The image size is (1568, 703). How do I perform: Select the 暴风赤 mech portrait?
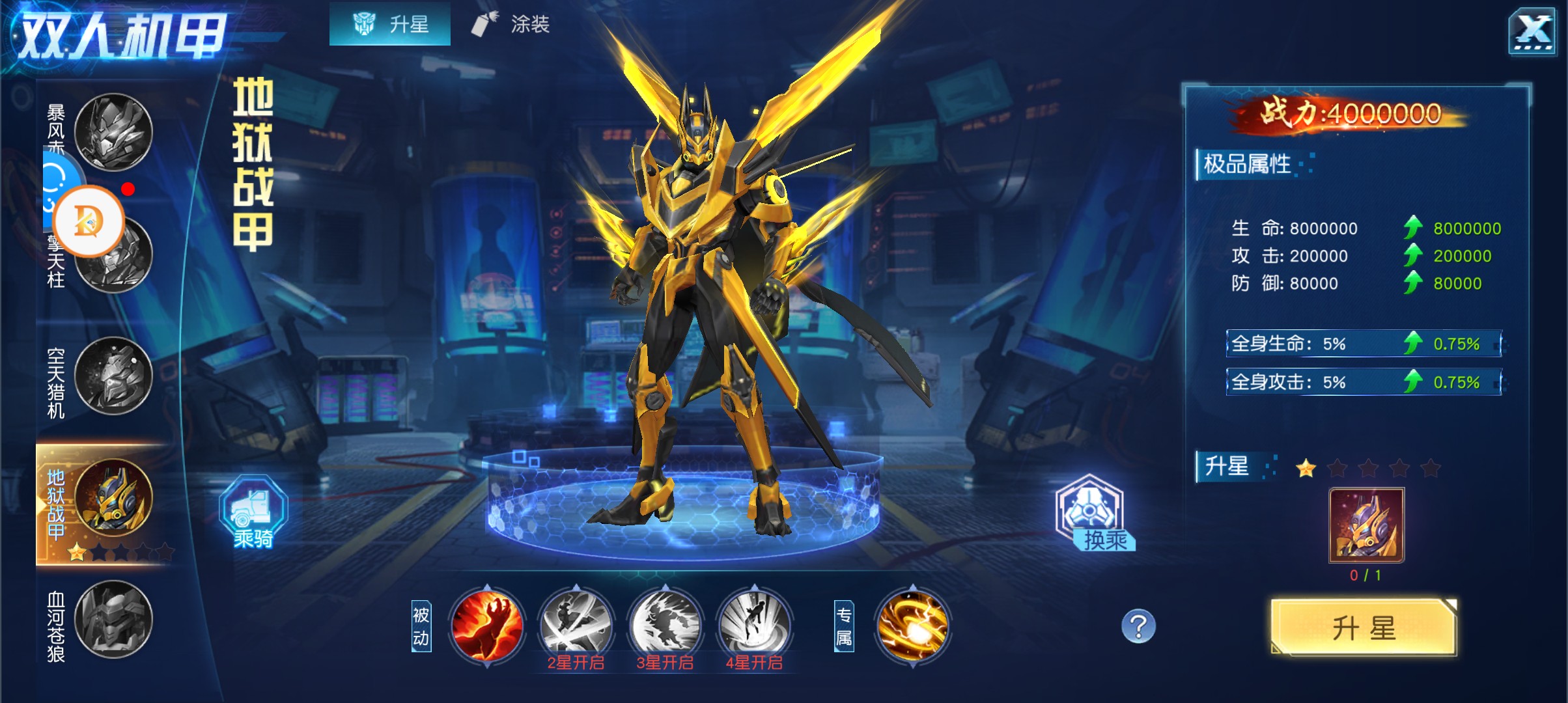113,132
